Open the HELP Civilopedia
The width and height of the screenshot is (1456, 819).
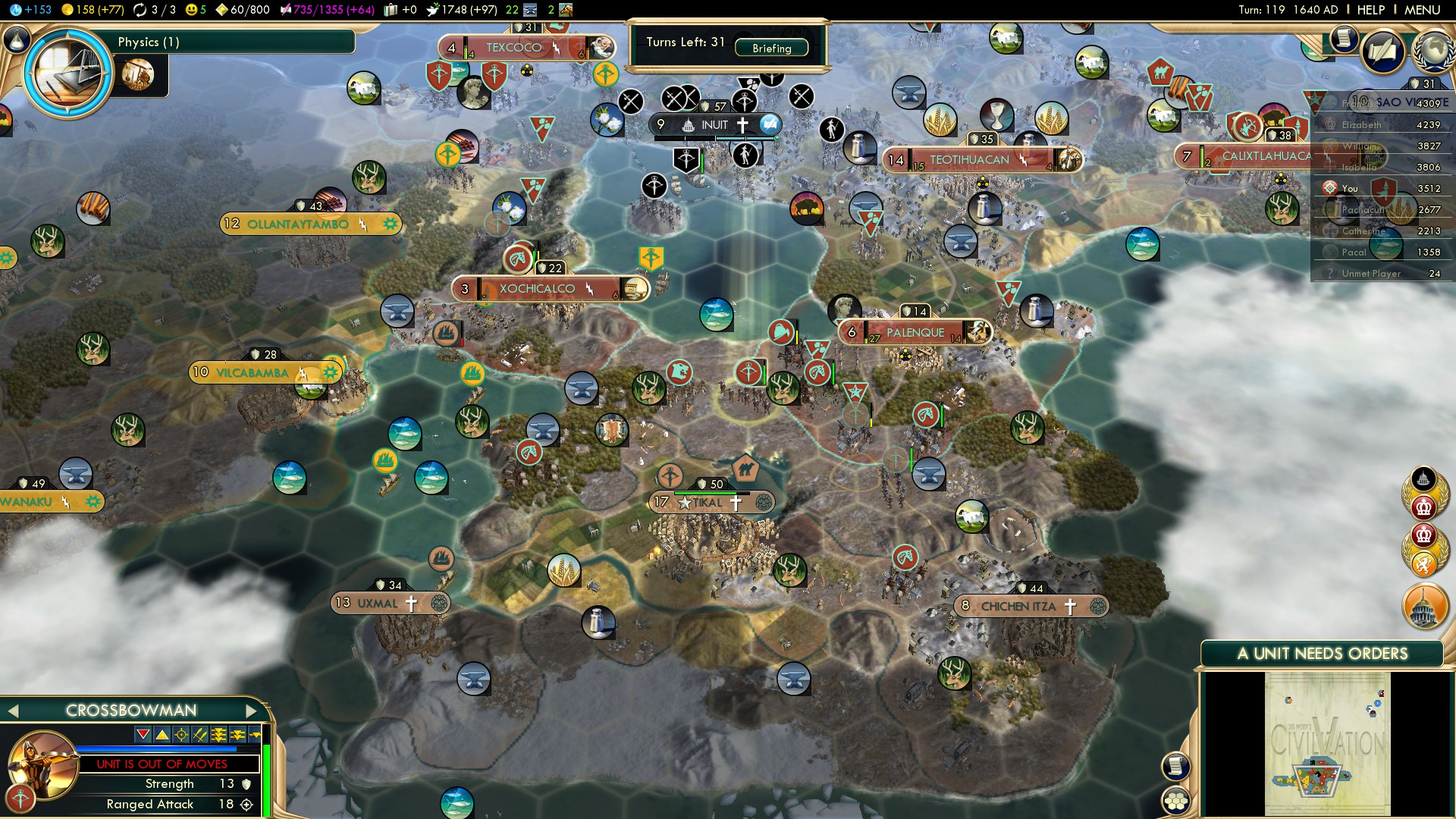[x=1370, y=10]
